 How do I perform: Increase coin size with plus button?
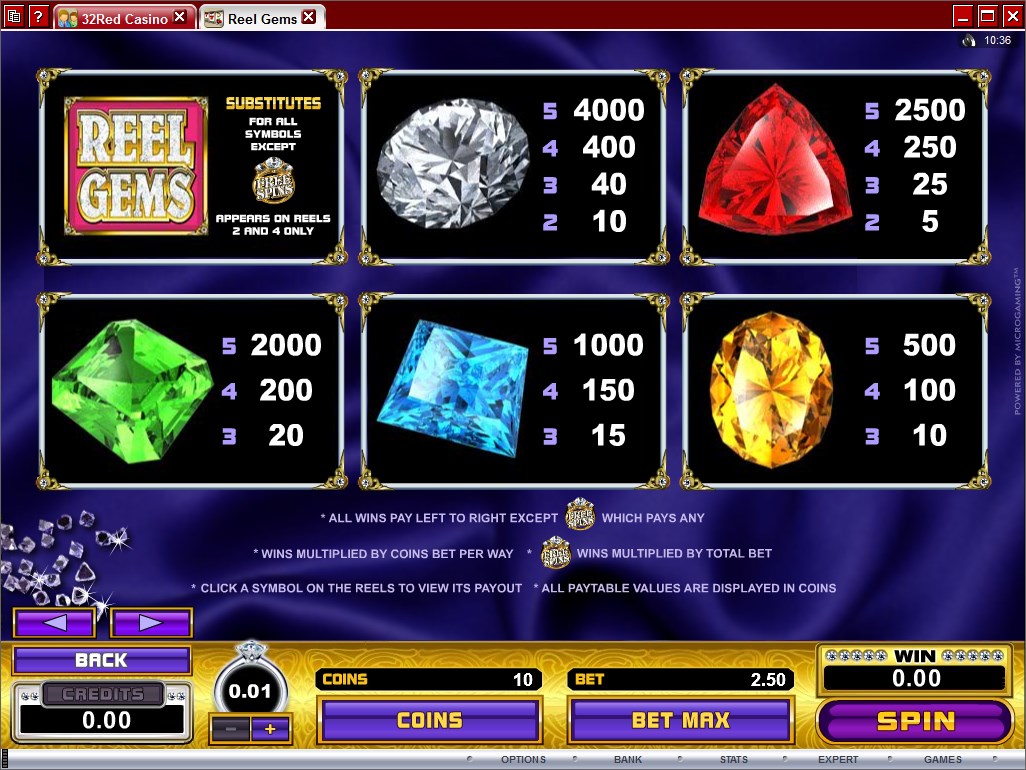pos(270,730)
